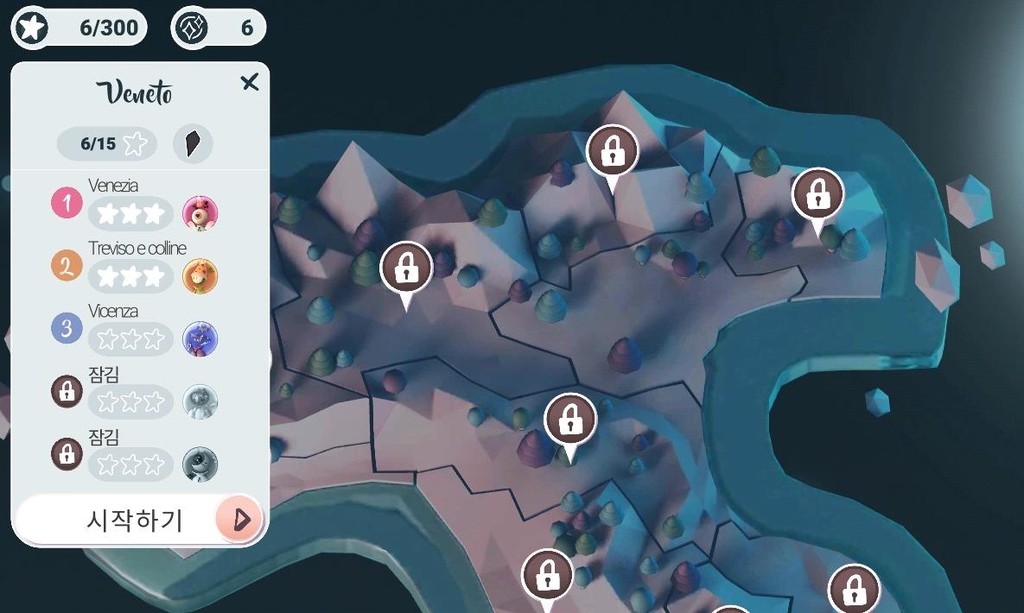
Task: Close the Veneto panel
Action: (x=250, y=83)
